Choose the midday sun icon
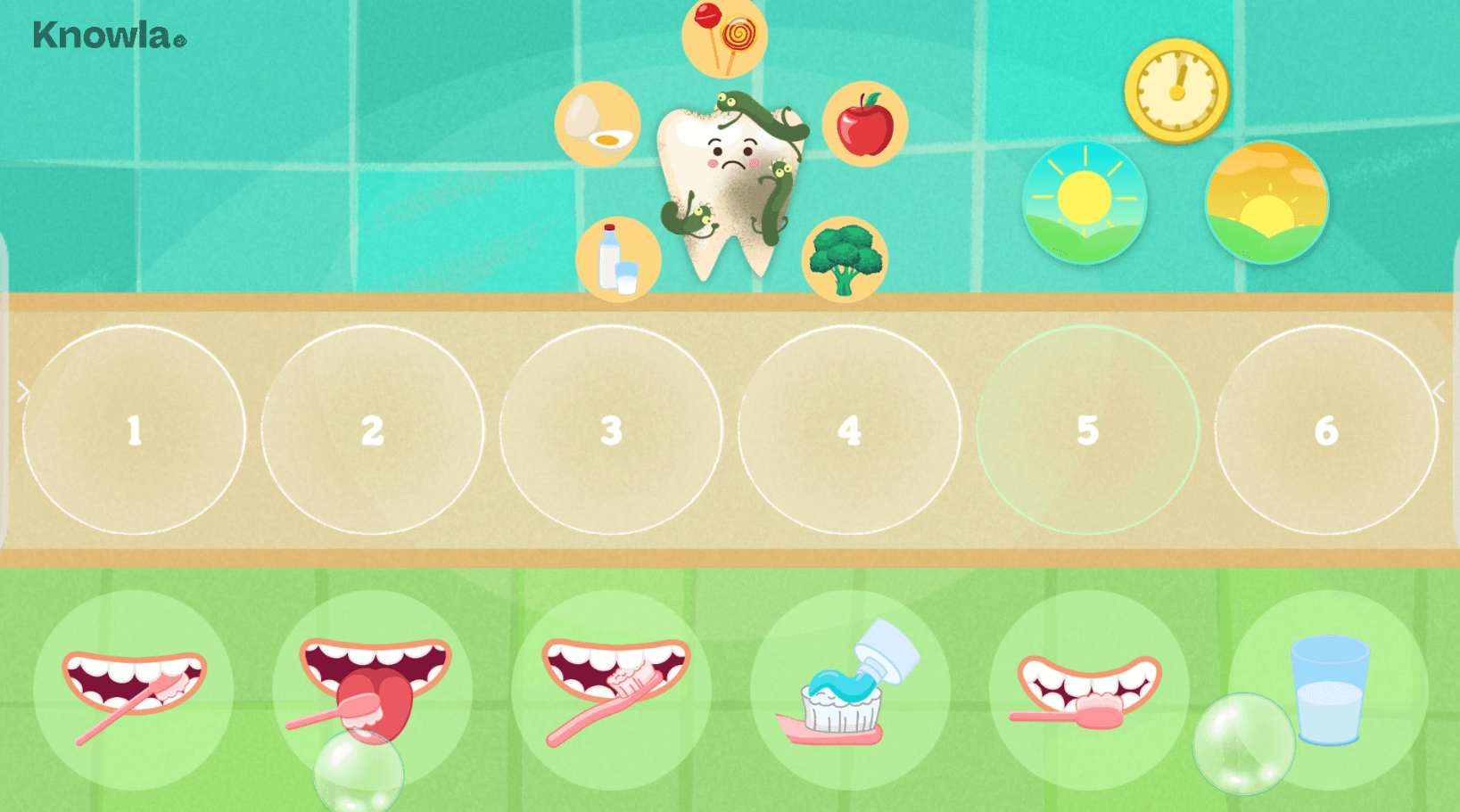 1085,202
